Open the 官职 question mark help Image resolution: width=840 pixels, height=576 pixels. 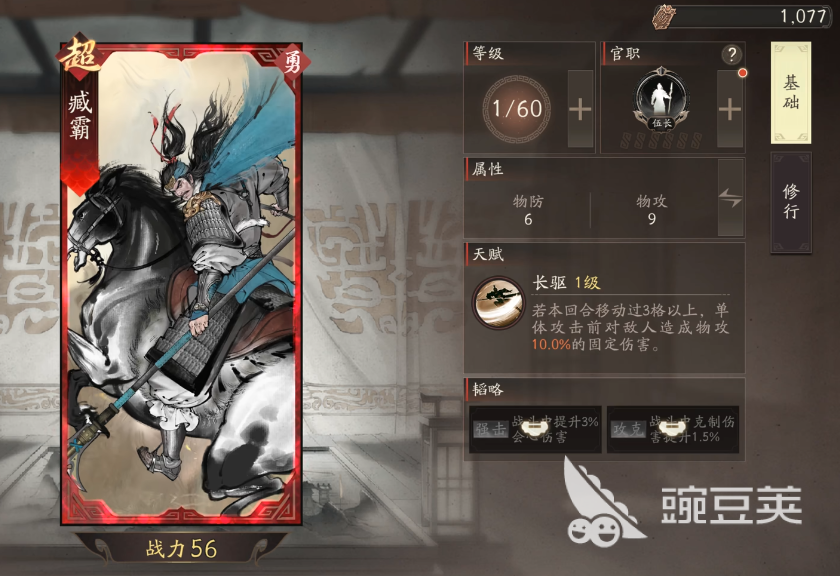click(x=732, y=55)
